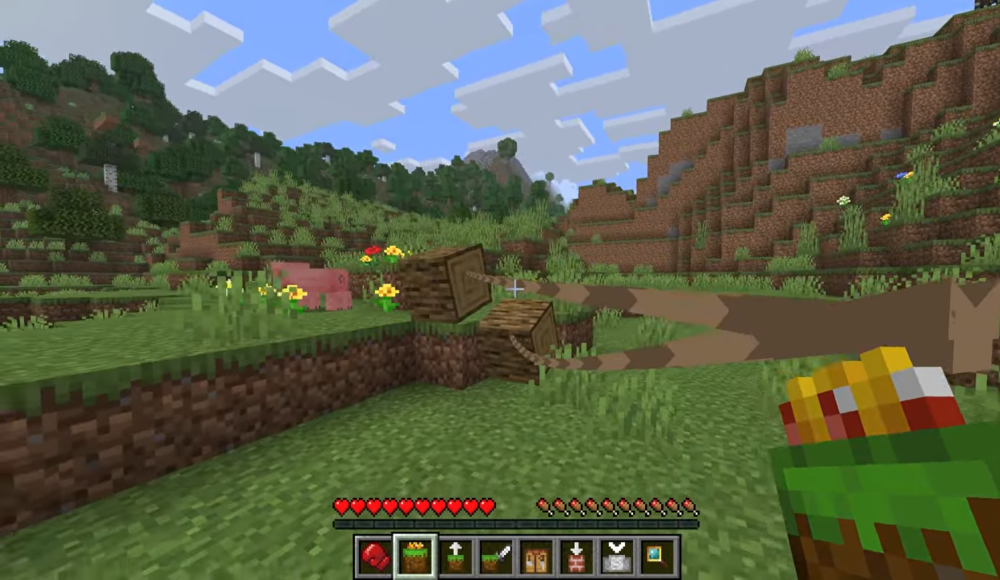The height and width of the screenshot is (580, 1000).
Task: Select the red boxing glove slot
Action: pyautogui.click(x=374, y=555)
